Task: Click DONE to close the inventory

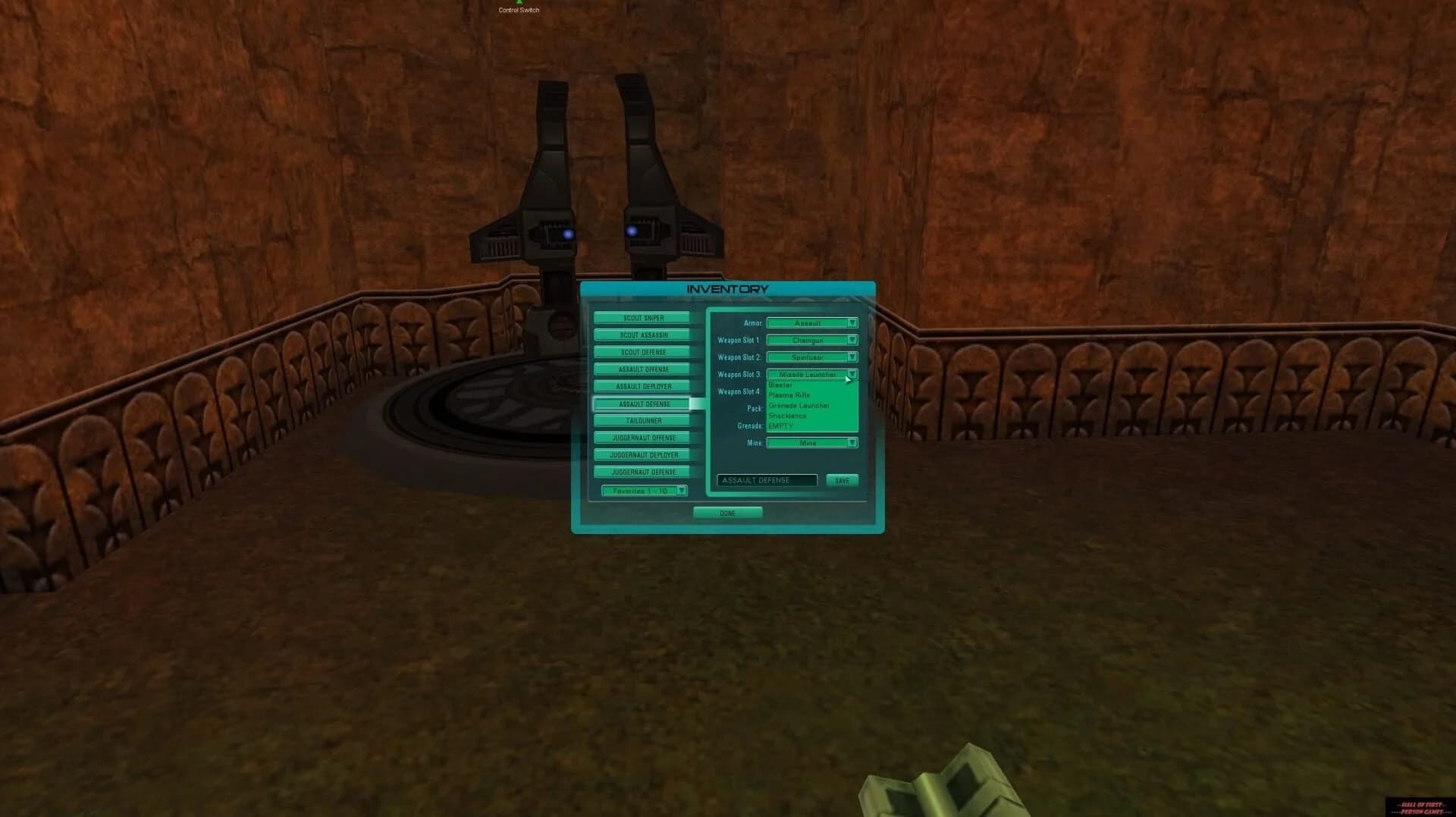Action: coord(727,513)
